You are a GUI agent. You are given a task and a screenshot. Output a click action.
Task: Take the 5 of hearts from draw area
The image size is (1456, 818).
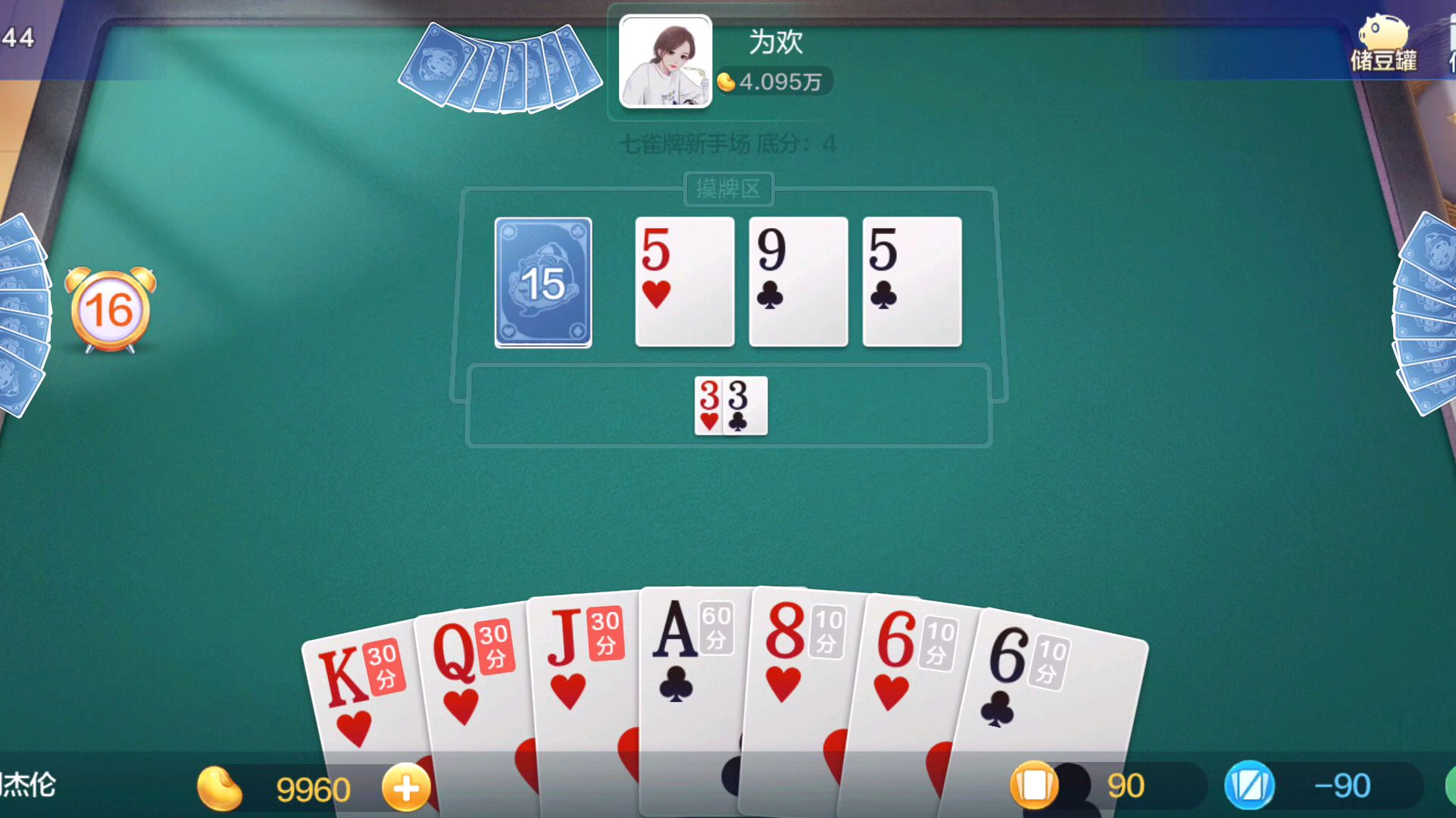(684, 282)
